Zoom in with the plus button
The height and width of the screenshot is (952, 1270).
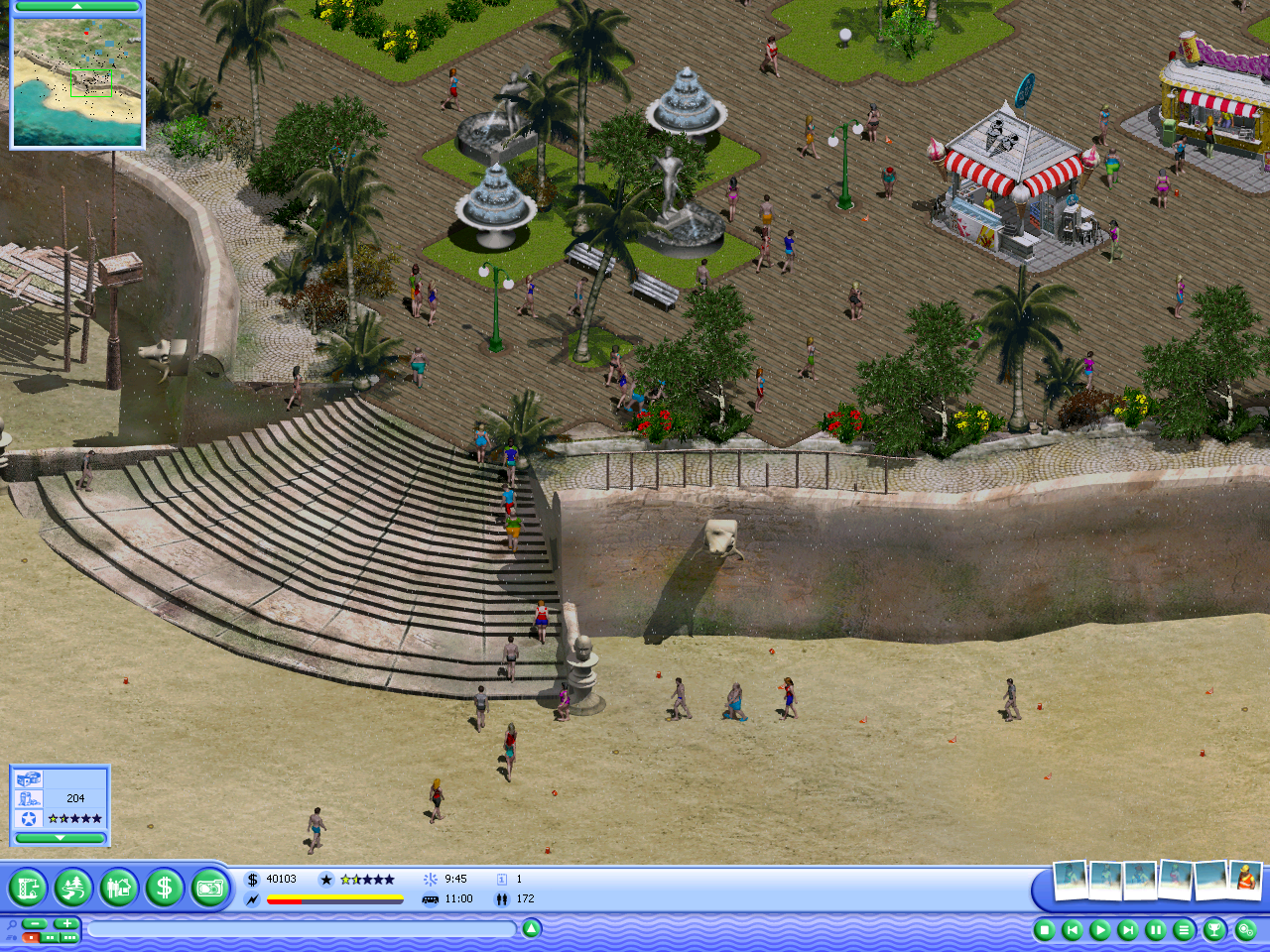click(x=65, y=923)
